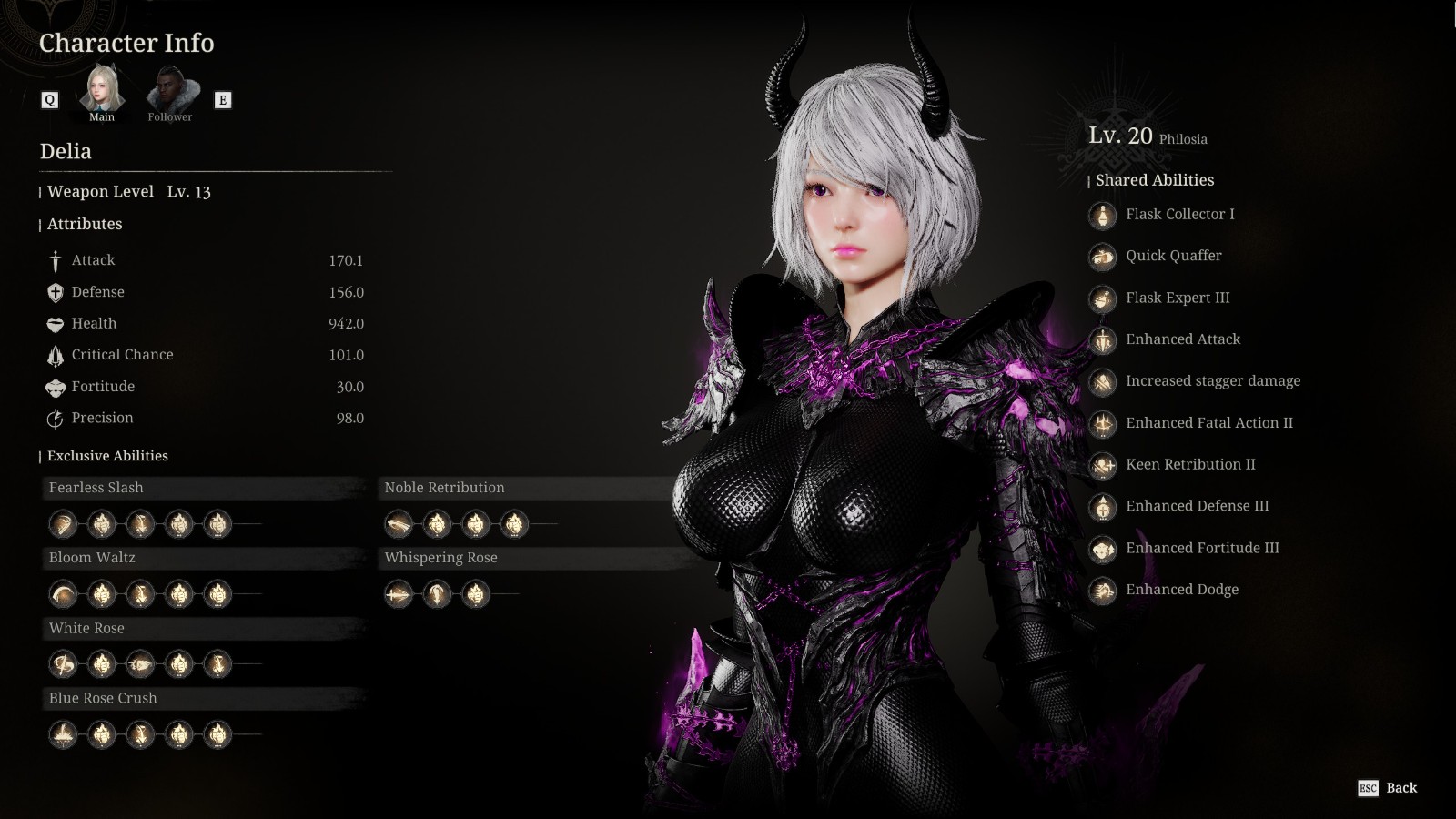
Task: Click the Back button
Action: pyautogui.click(x=1389, y=788)
